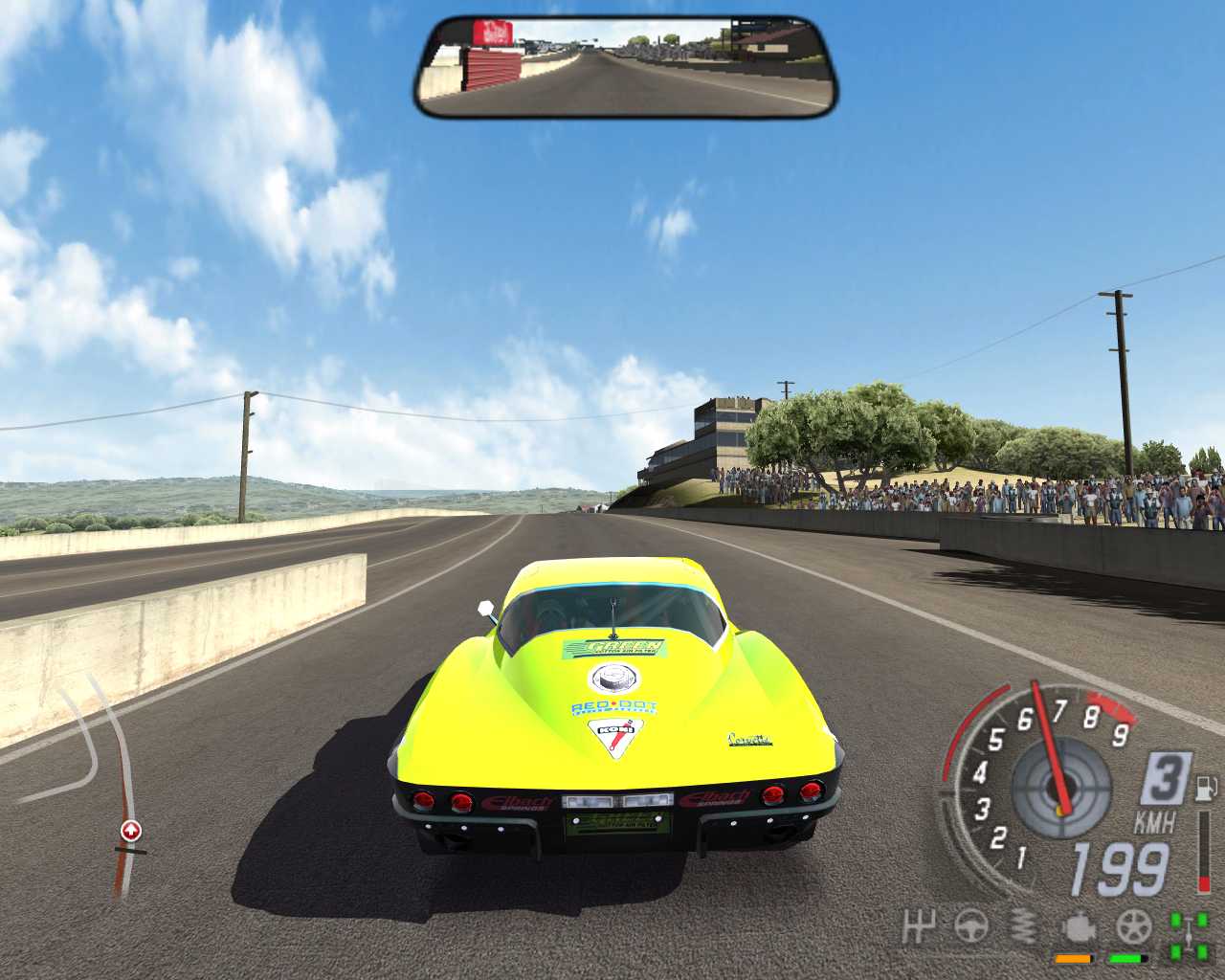The image size is (1225, 980).
Task: Click the rear-view mirror display
Action: (x=627, y=66)
